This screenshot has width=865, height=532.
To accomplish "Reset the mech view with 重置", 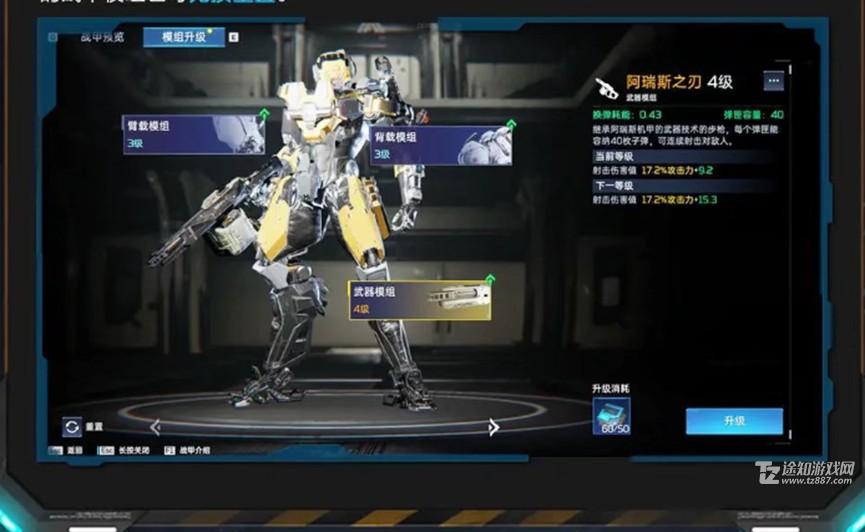I will pos(72,427).
